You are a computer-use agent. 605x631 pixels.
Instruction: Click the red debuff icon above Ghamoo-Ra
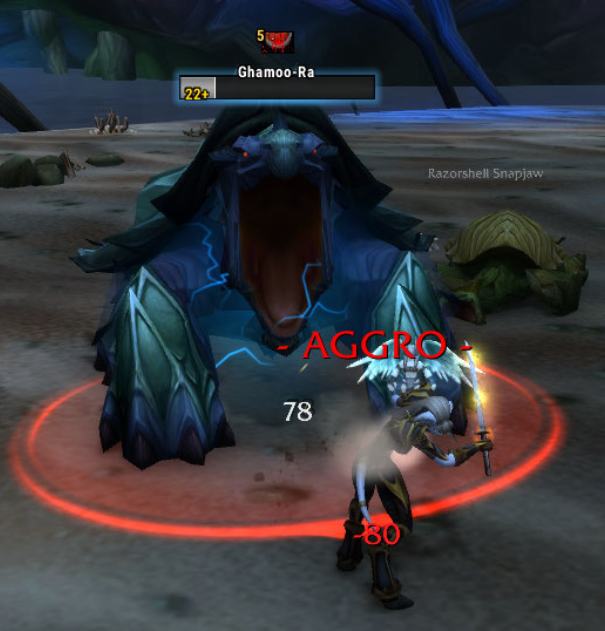click(278, 41)
